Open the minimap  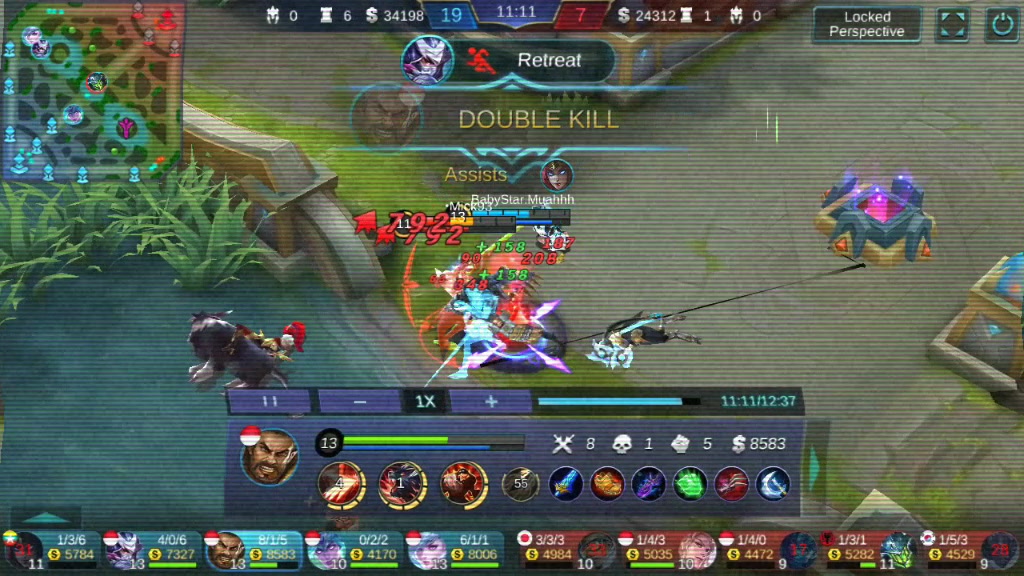click(92, 90)
